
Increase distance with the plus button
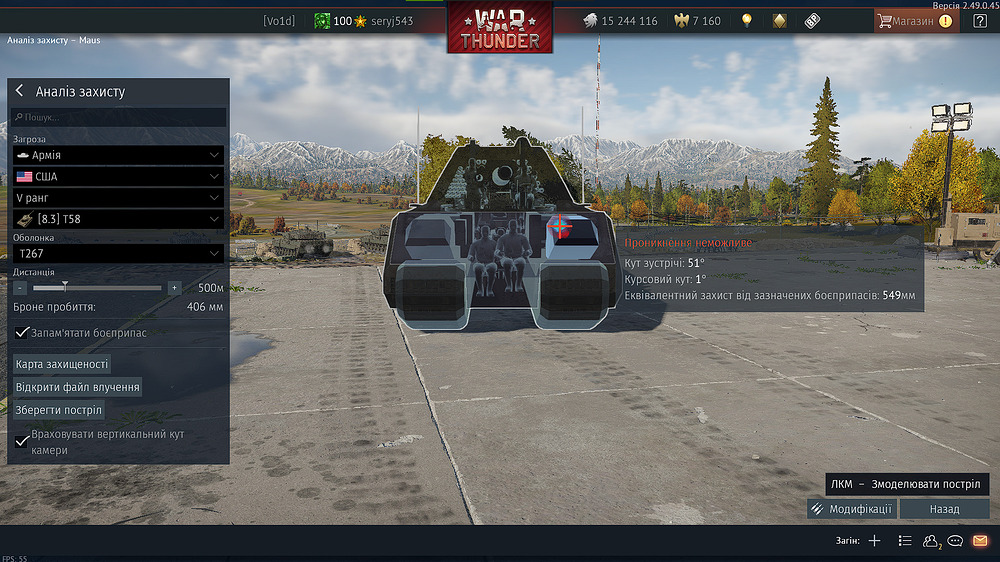click(x=174, y=287)
